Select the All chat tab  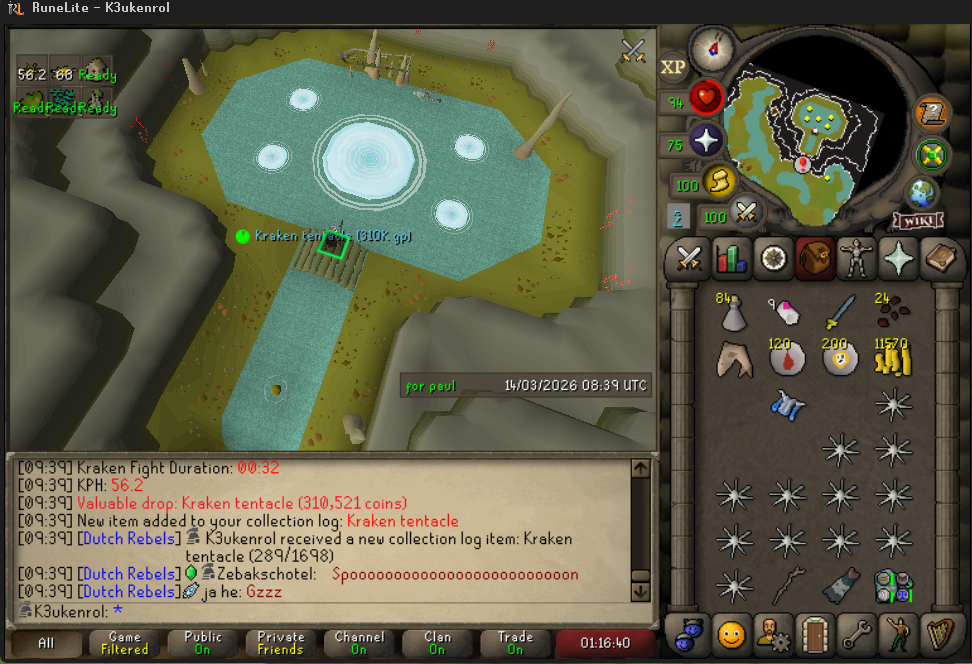(46, 643)
